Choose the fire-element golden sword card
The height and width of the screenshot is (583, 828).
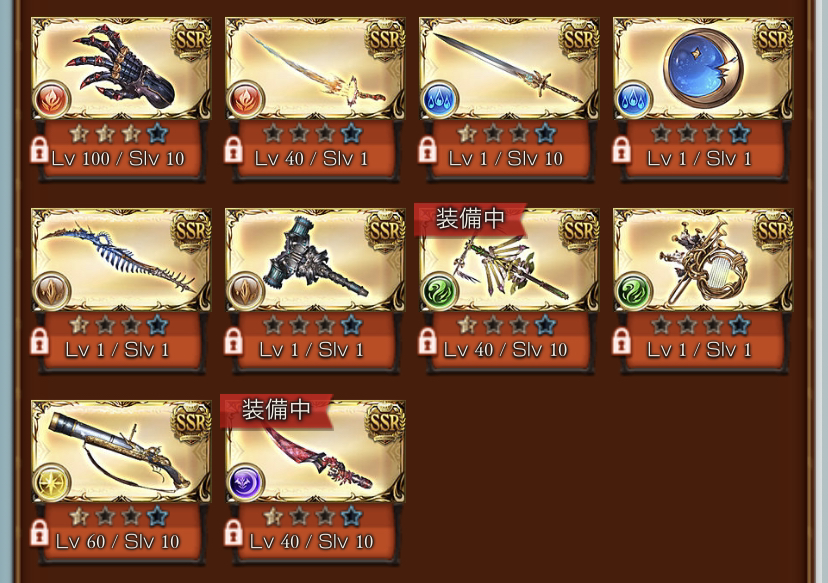coord(315,70)
